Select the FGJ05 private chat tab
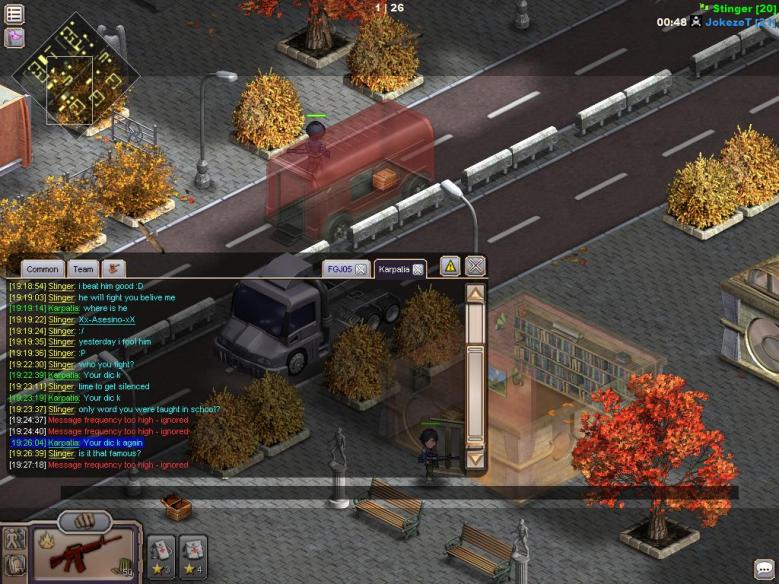The width and height of the screenshot is (779, 584). [339, 269]
